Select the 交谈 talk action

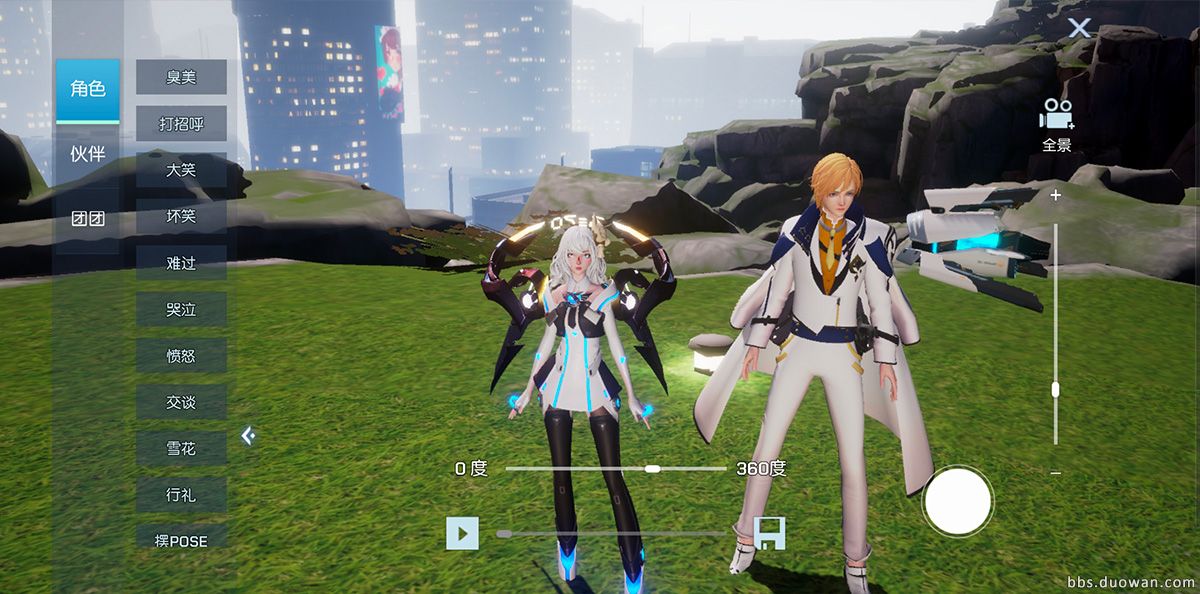(x=181, y=402)
